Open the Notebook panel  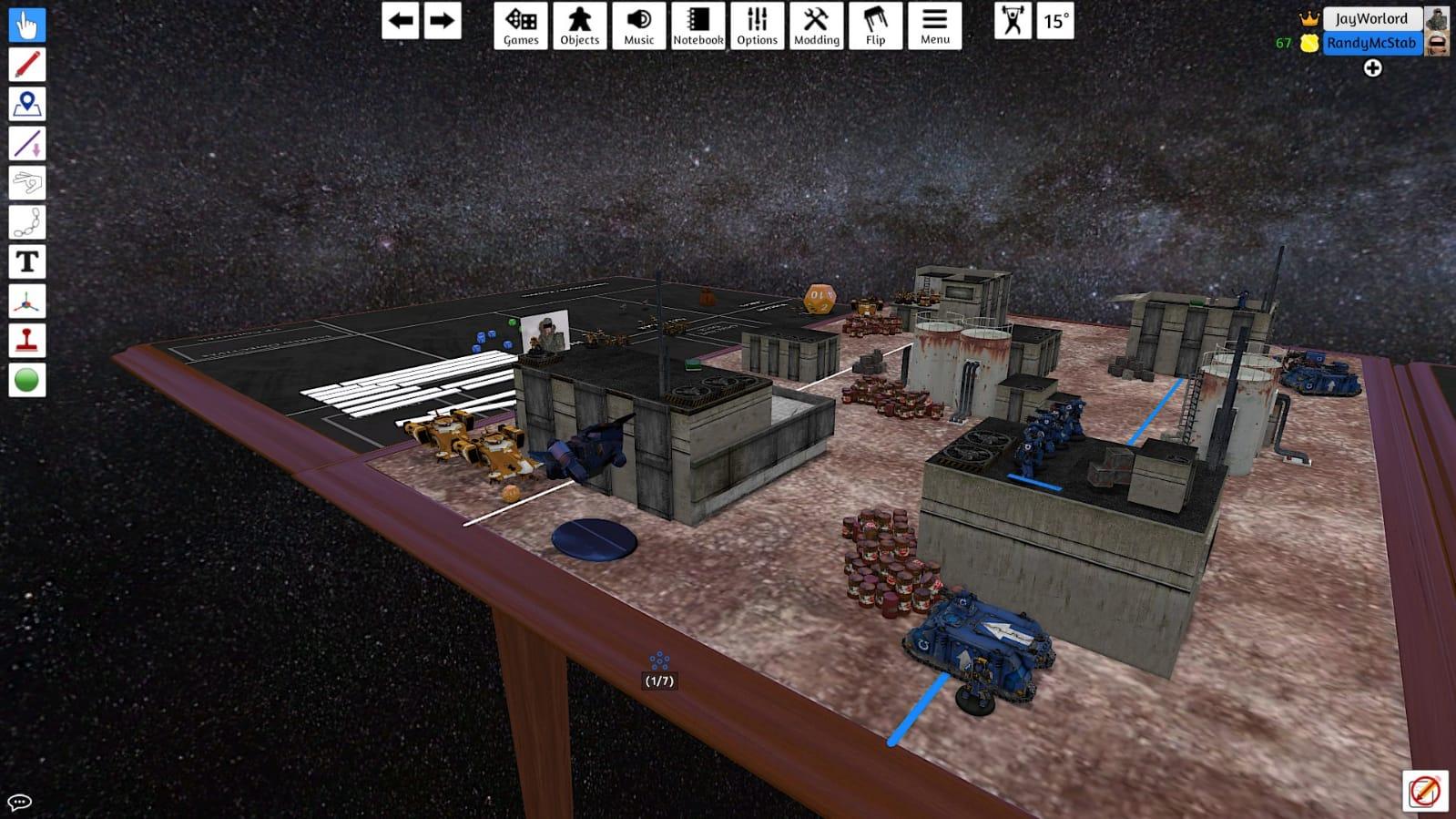pos(697,25)
